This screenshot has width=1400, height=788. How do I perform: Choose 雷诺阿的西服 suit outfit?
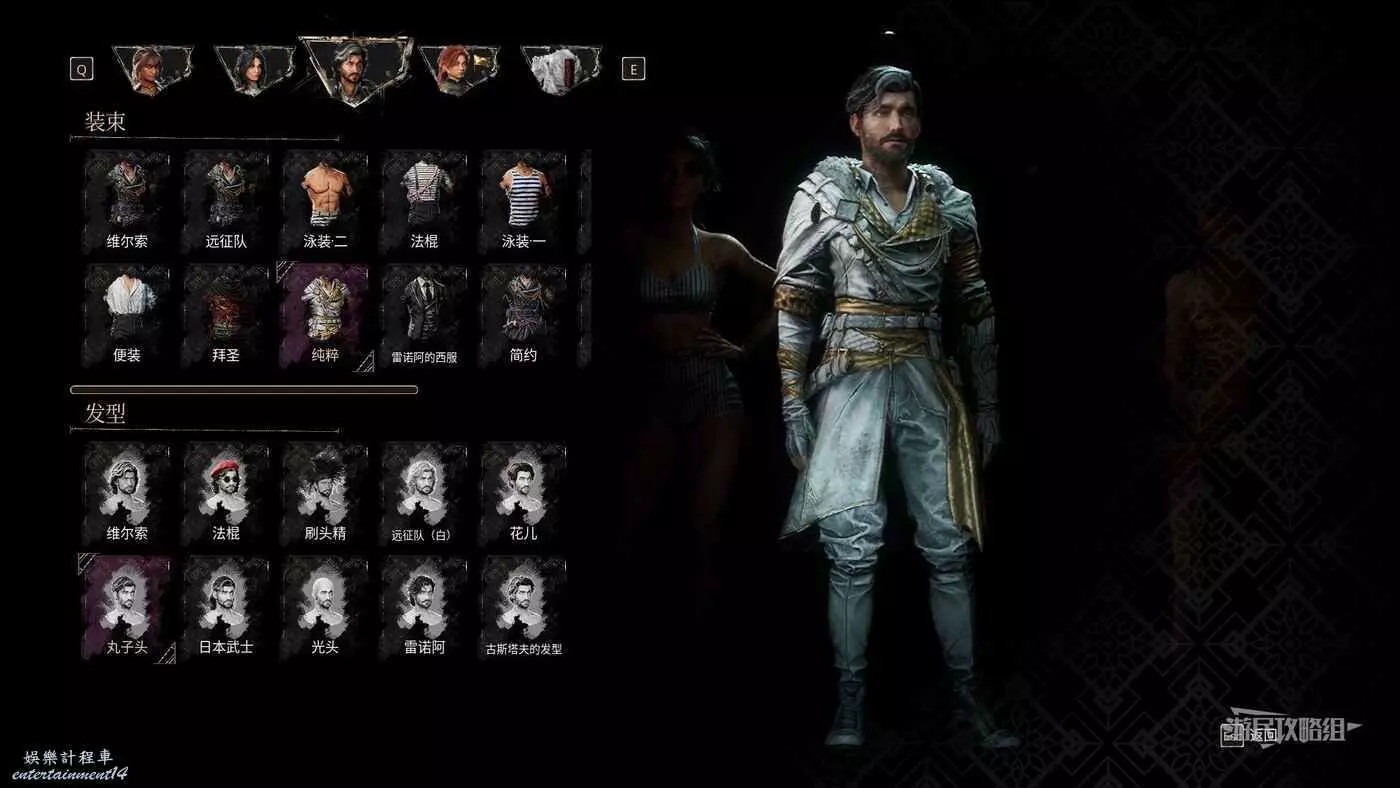[424, 315]
